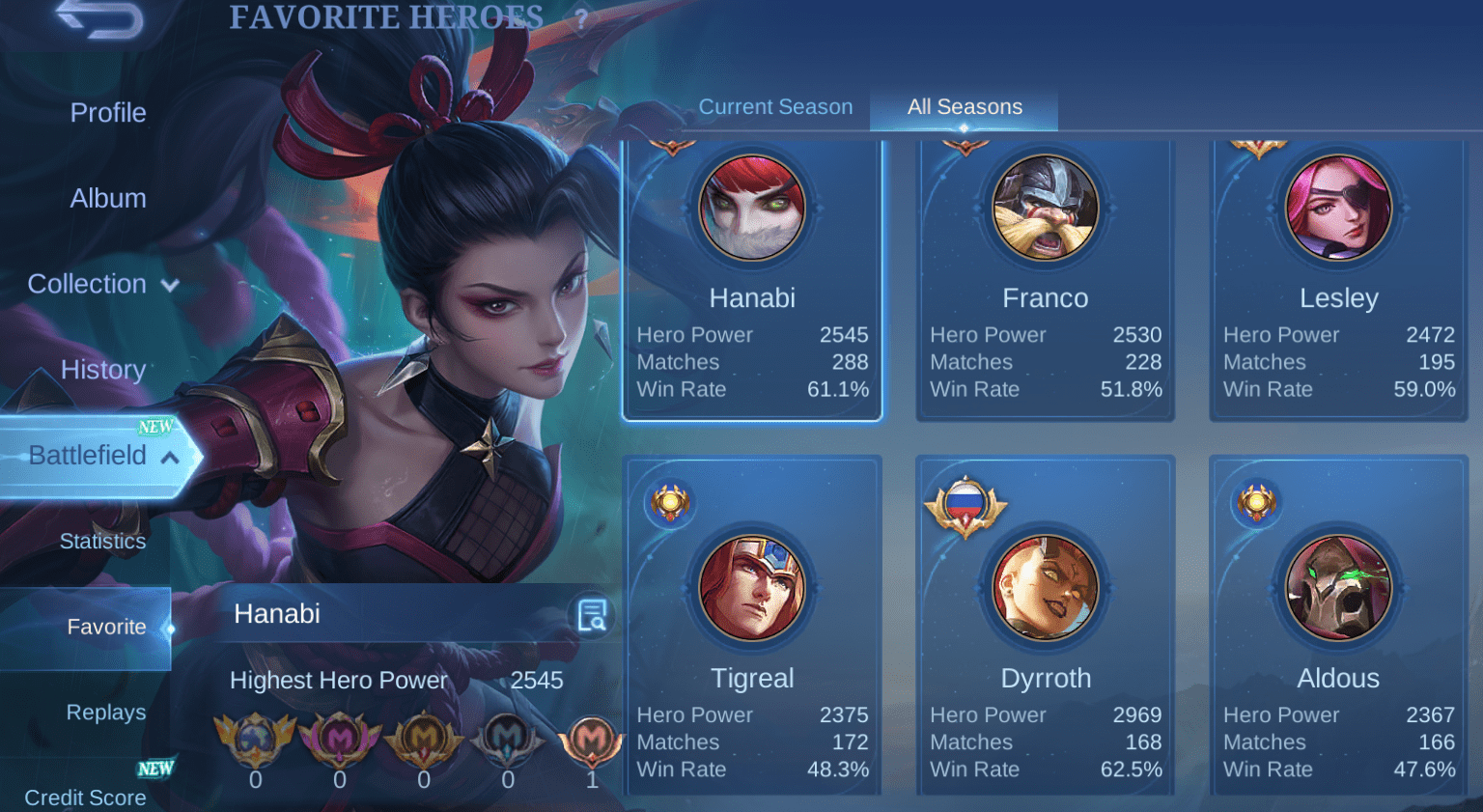Open the Replays page
This screenshot has width=1483, height=812.
click(106, 713)
